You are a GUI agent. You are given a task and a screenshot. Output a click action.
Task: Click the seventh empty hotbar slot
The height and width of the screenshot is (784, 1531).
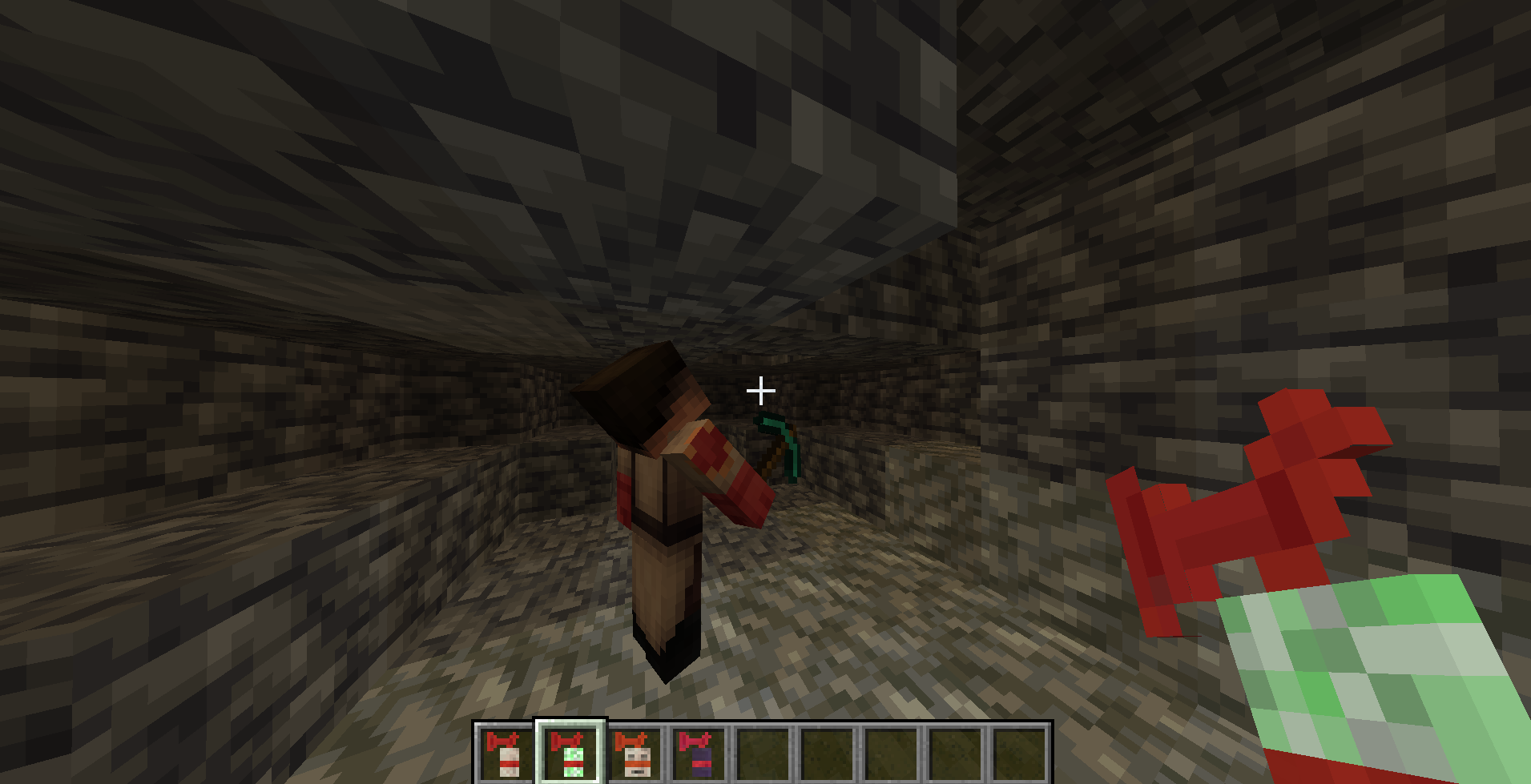(x=892, y=754)
